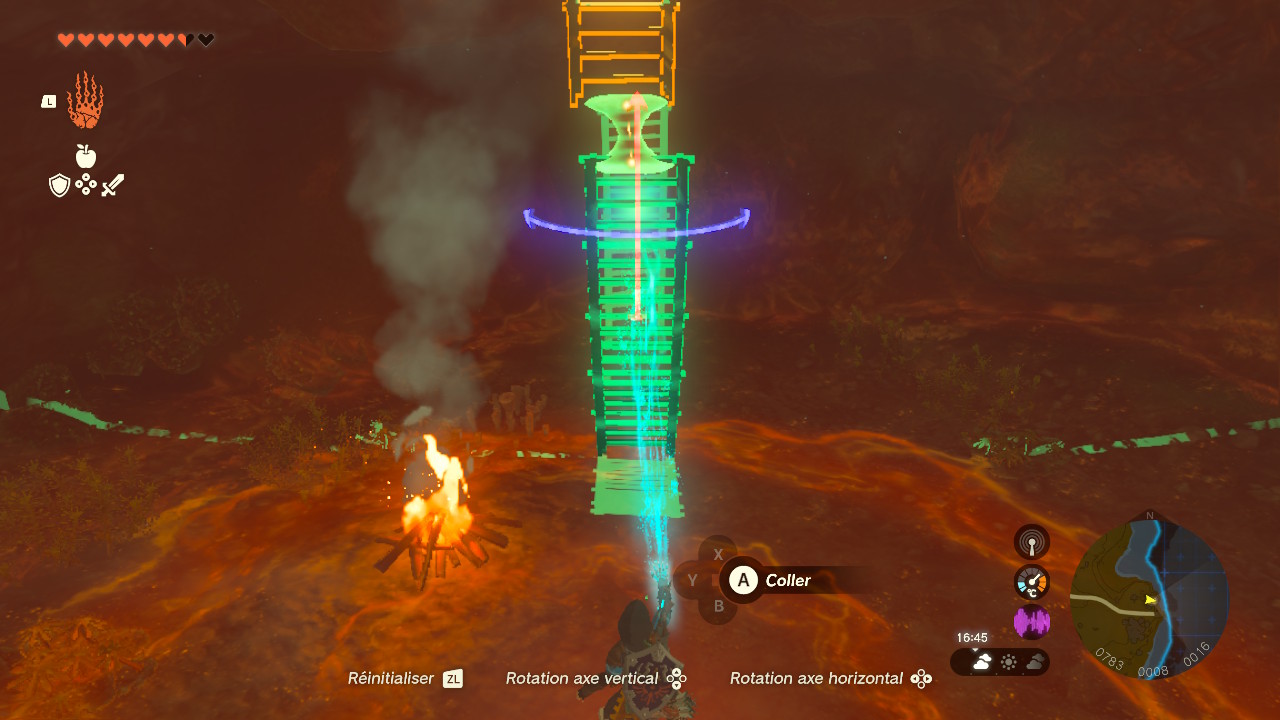Image resolution: width=1280 pixels, height=720 pixels.
Task: Open the shield equipment icon
Action: pos(60,185)
